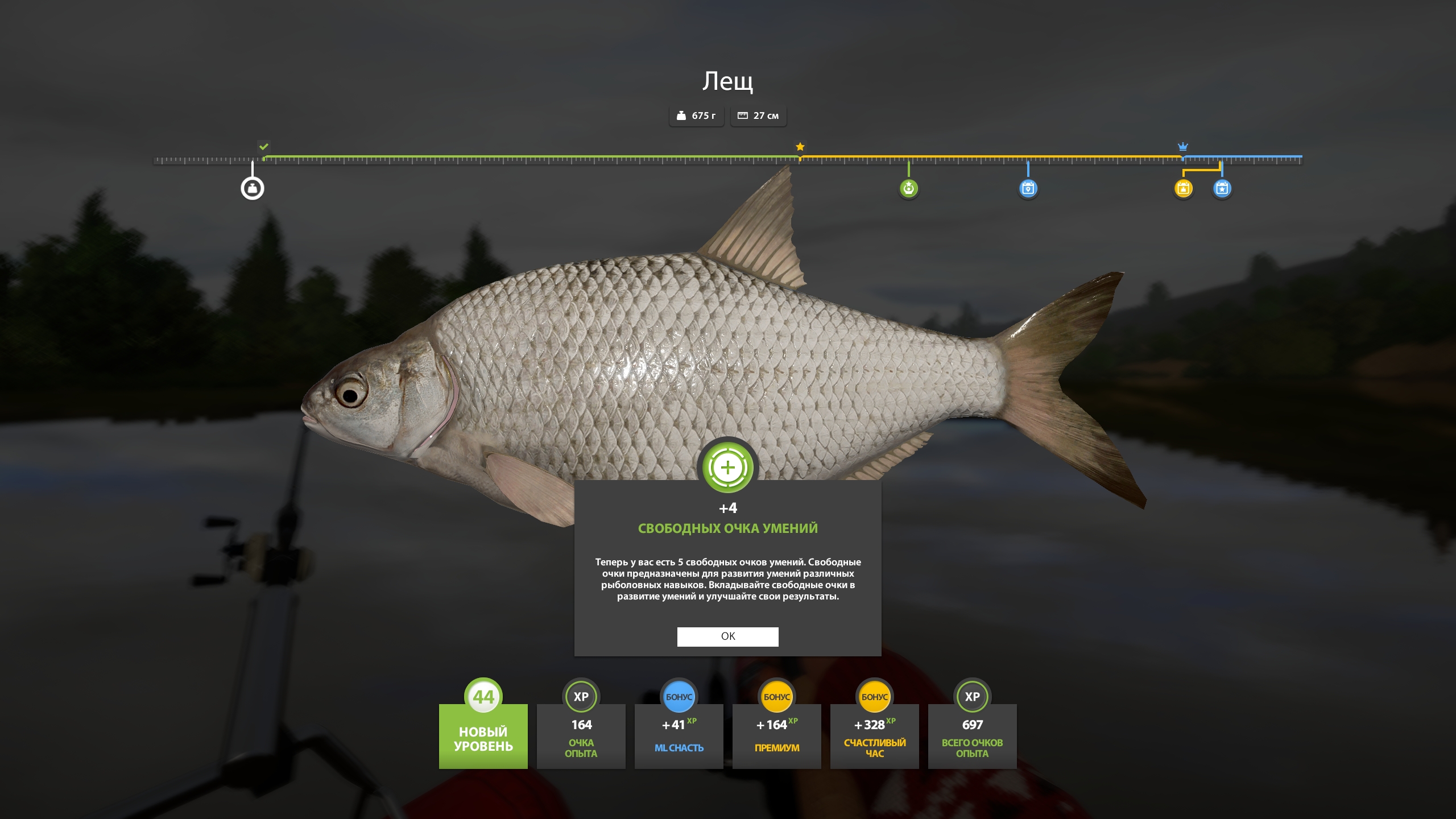Confirm the skill points dialog with OK
1456x819 pixels.
727,636
